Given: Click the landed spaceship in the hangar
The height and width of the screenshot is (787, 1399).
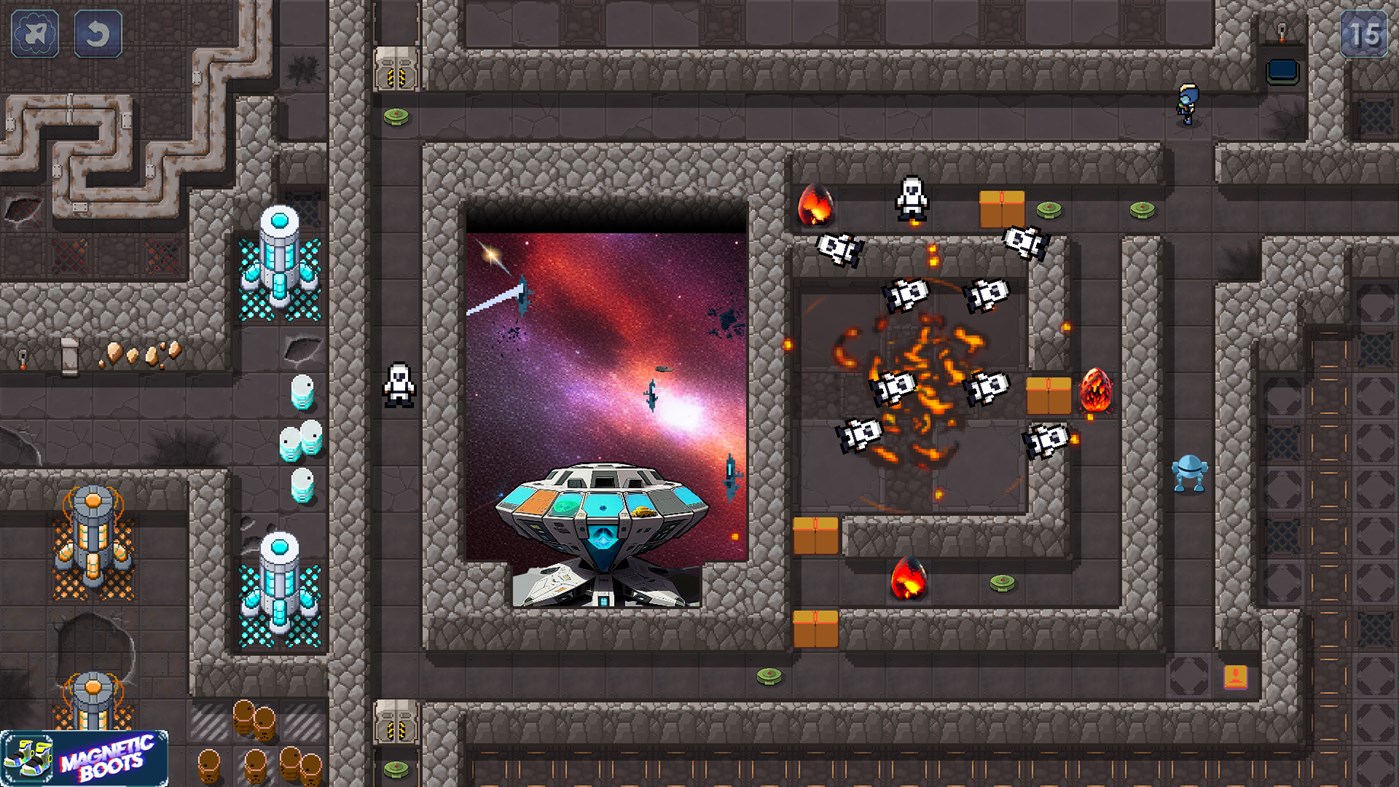Looking at the screenshot, I should [x=600, y=510].
